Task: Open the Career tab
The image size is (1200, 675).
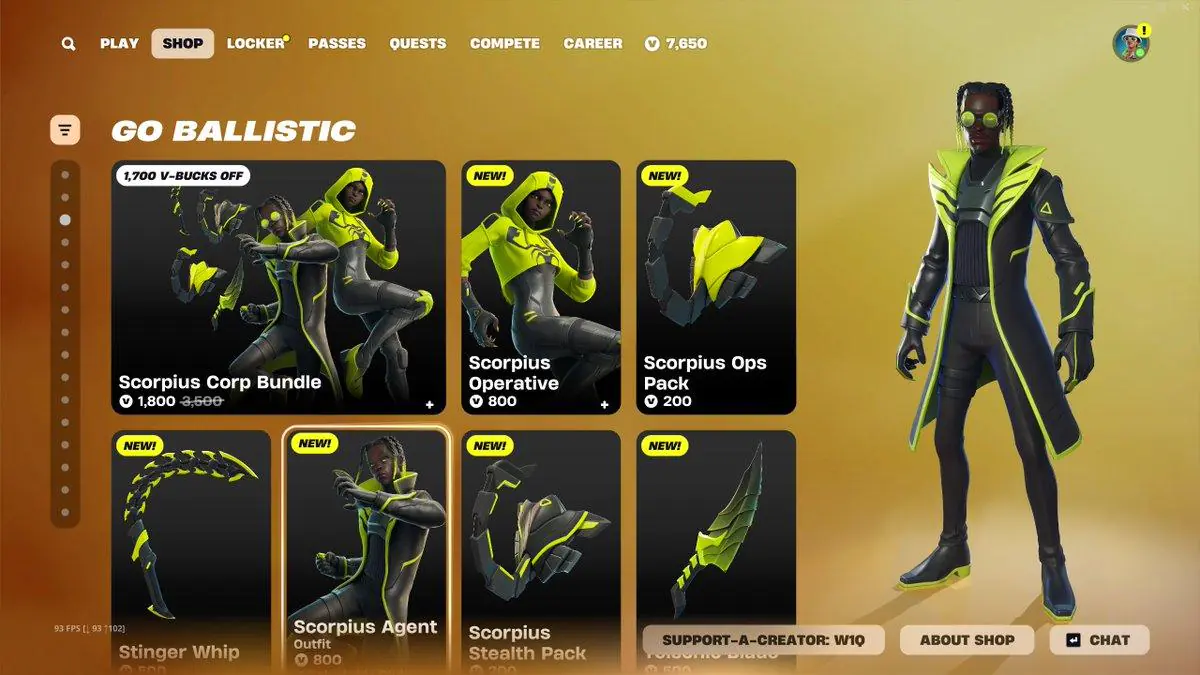Action: tap(593, 44)
